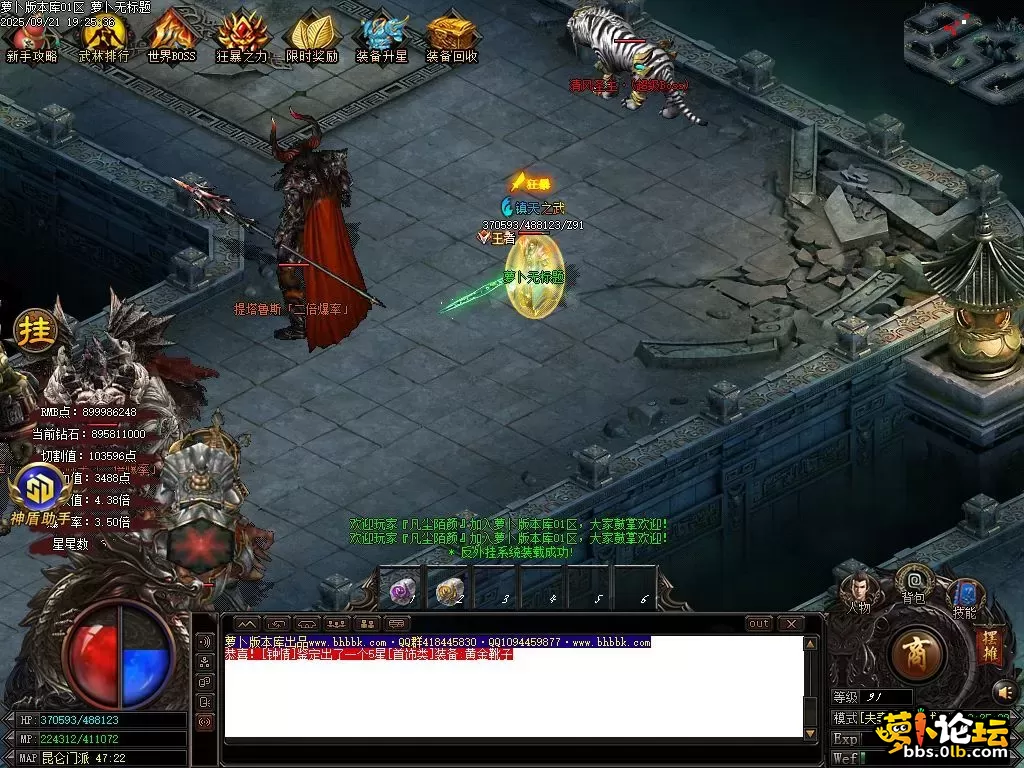Open the 神盾助手 helper
This screenshot has height=768, width=1024.
coord(38,490)
